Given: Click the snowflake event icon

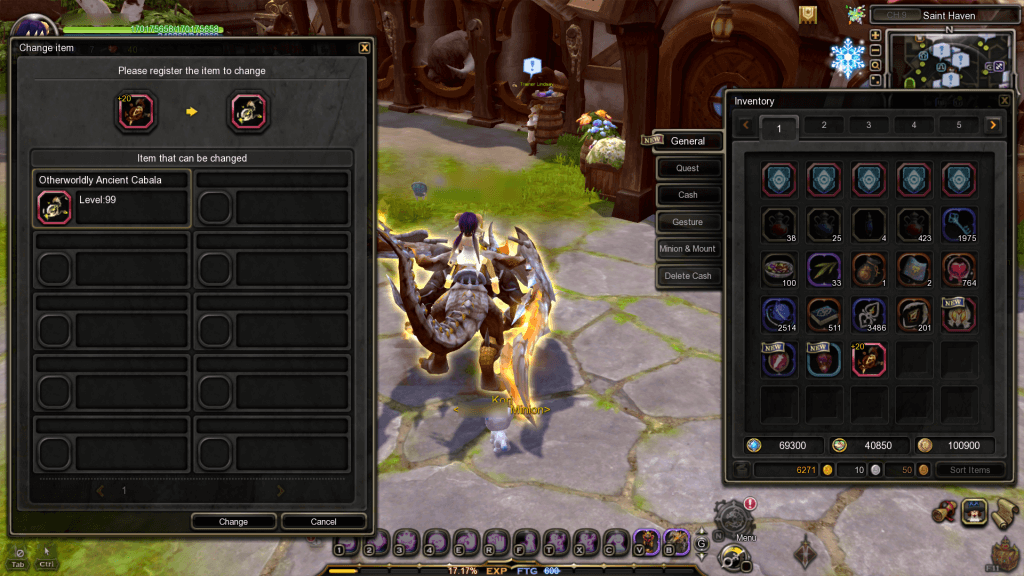Looking at the screenshot, I should 847,60.
